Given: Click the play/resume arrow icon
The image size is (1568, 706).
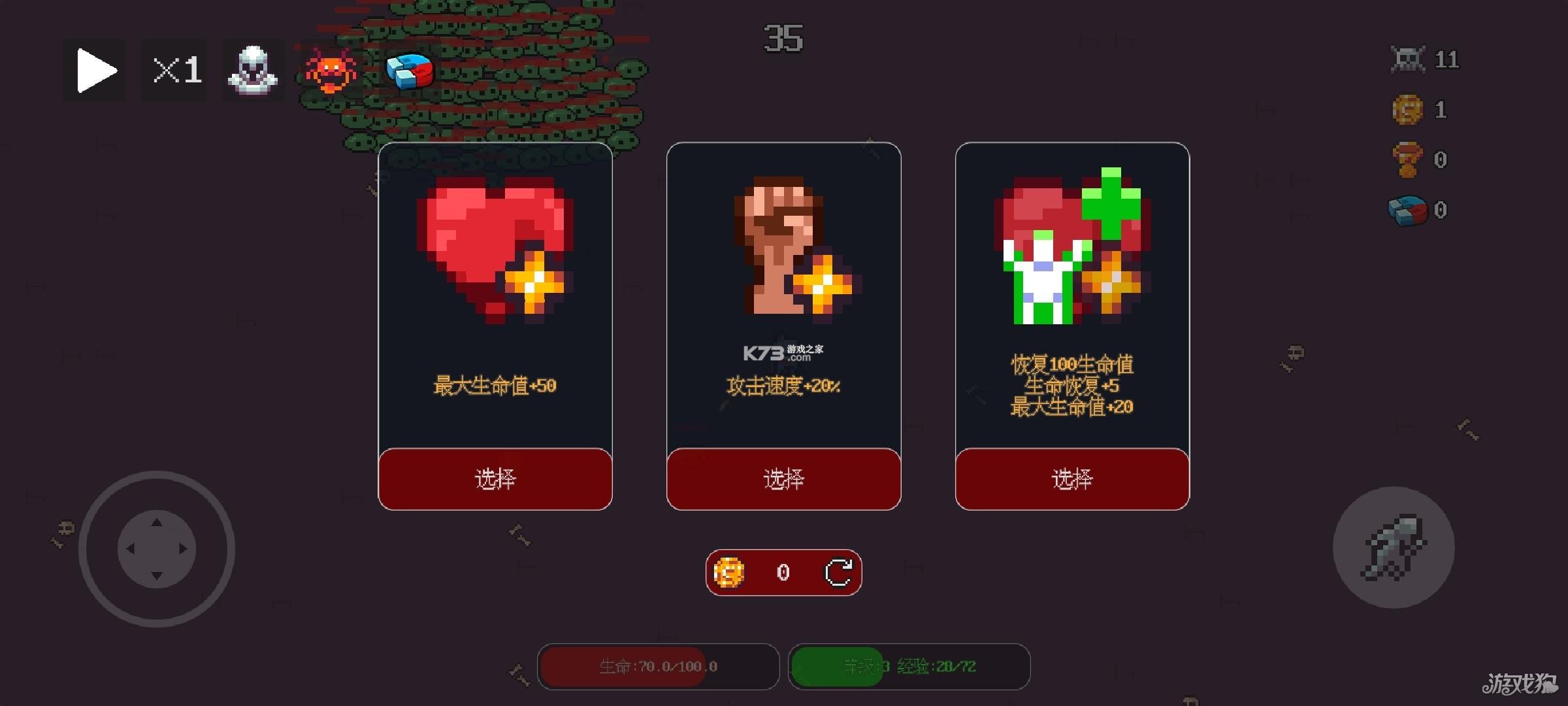Looking at the screenshot, I should coord(93,70).
